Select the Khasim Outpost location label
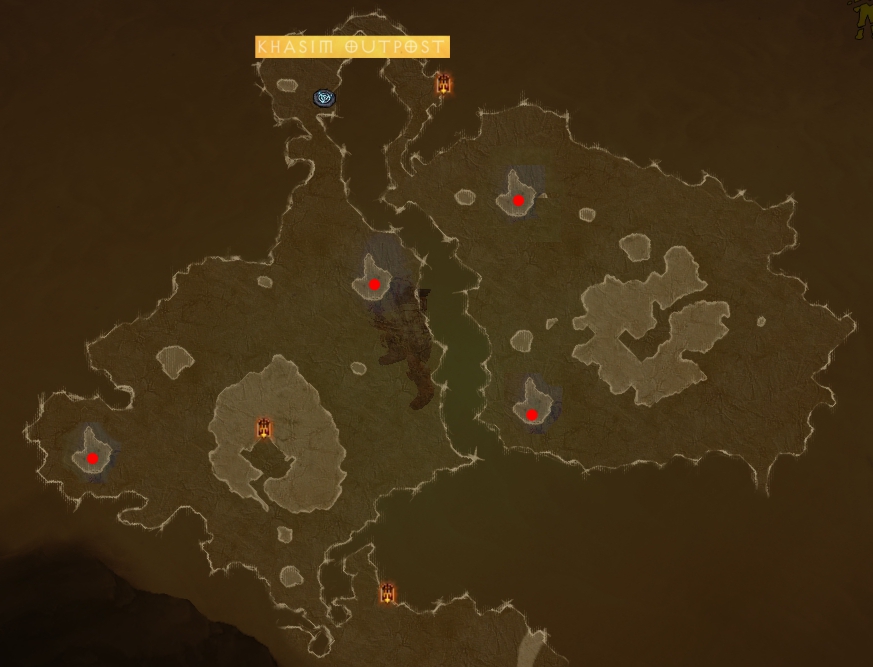 pyautogui.click(x=352, y=47)
